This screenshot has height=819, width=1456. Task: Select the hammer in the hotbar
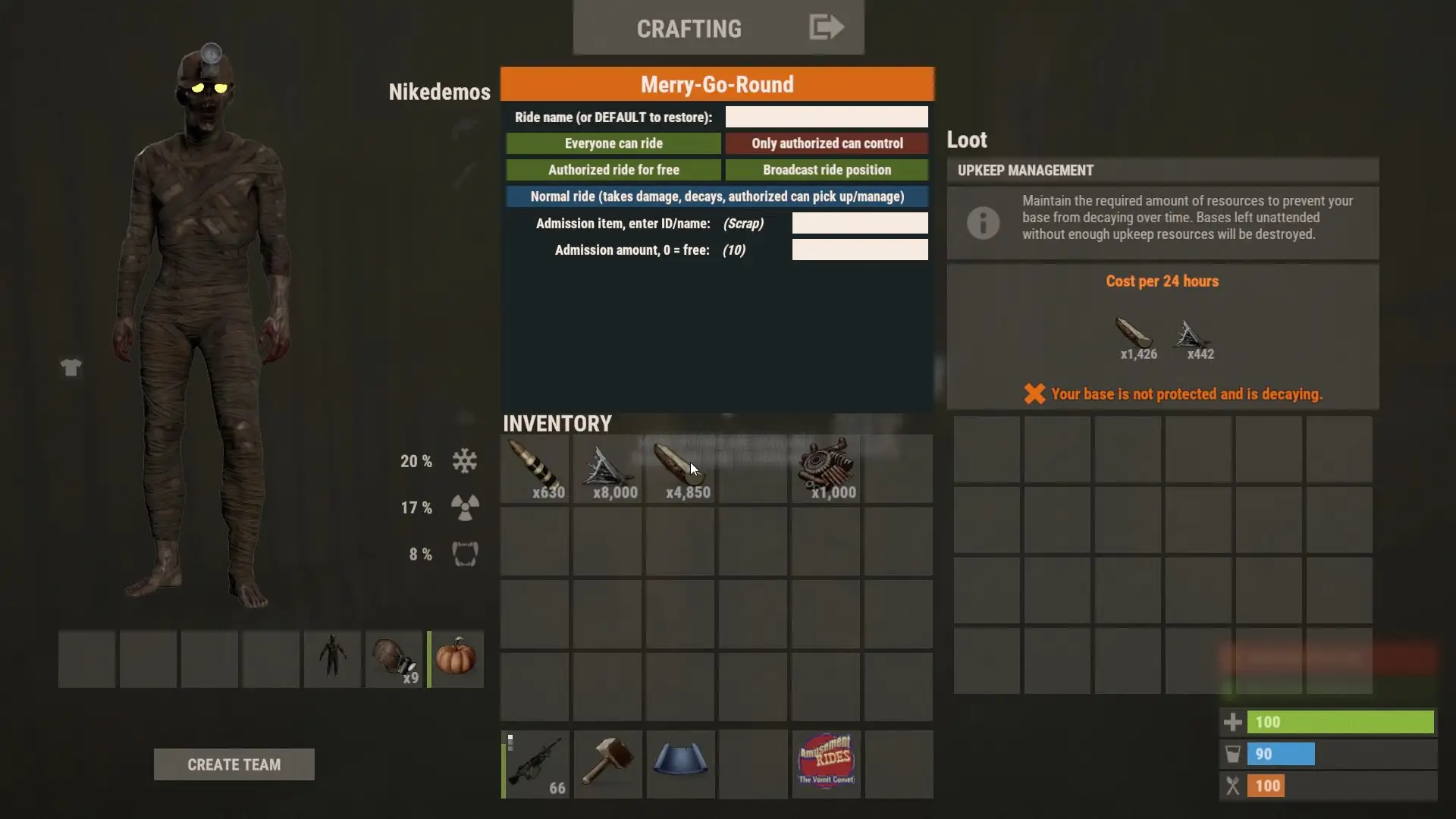(x=607, y=764)
